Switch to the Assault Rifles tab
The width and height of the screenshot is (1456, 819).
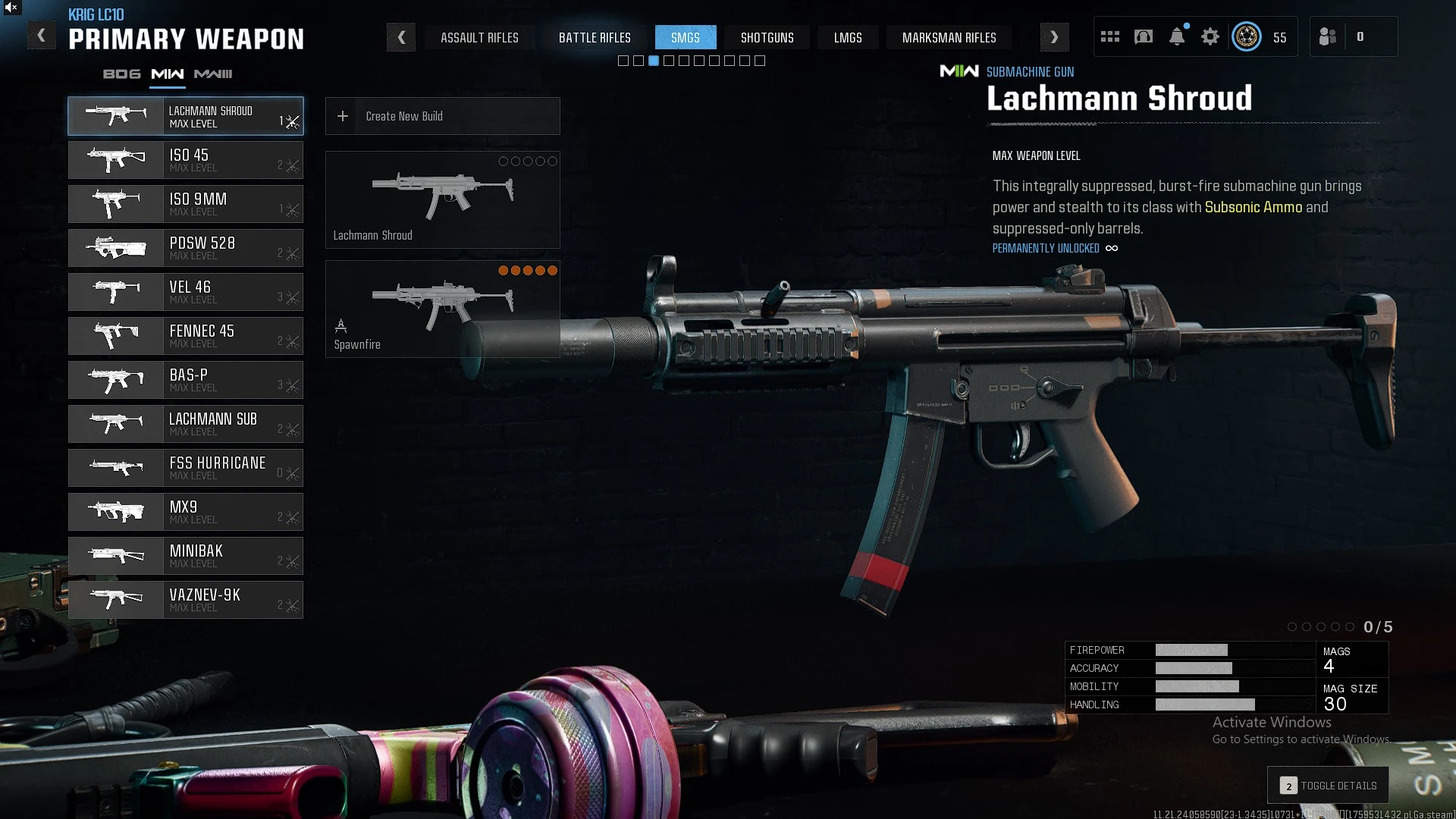pos(479,37)
